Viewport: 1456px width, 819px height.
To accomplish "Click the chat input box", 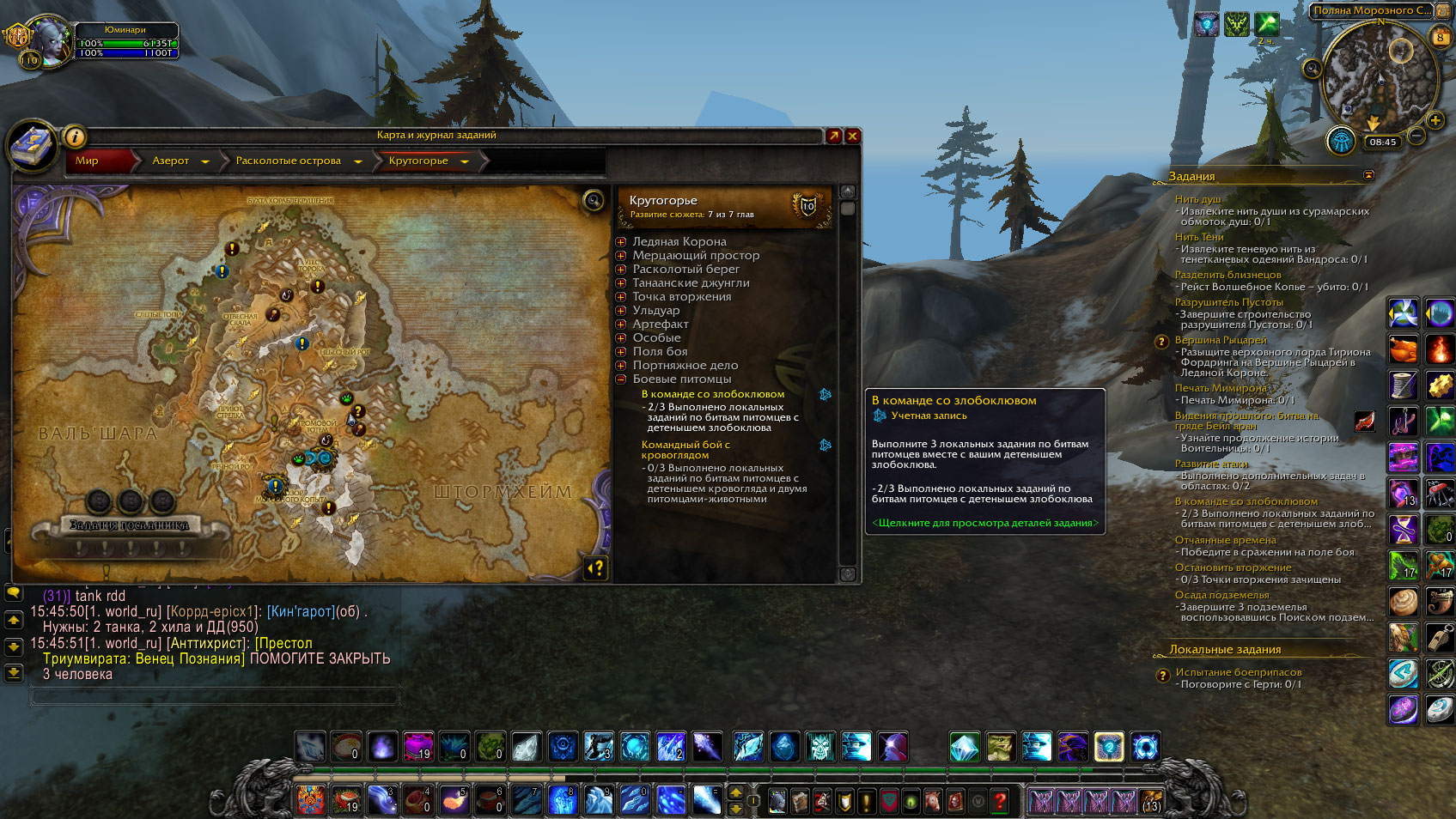I will (x=215, y=696).
